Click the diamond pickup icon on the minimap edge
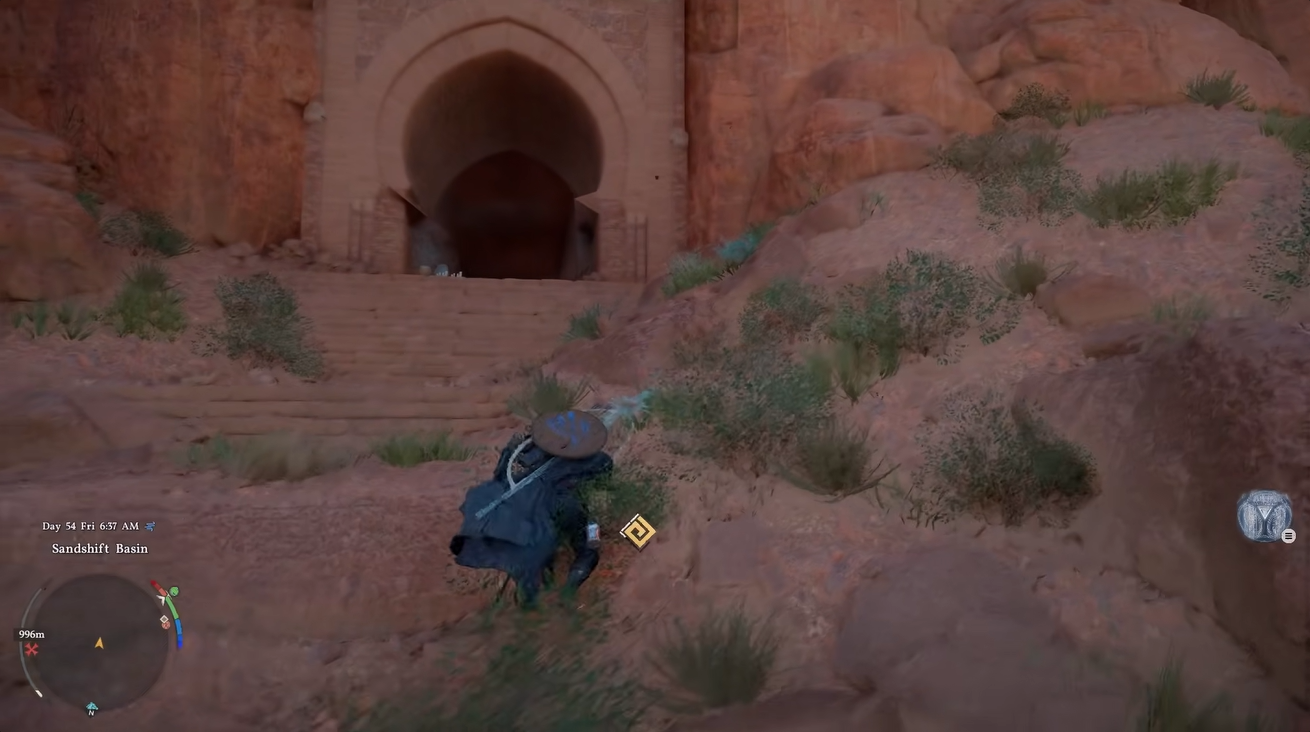 [x=163, y=619]
